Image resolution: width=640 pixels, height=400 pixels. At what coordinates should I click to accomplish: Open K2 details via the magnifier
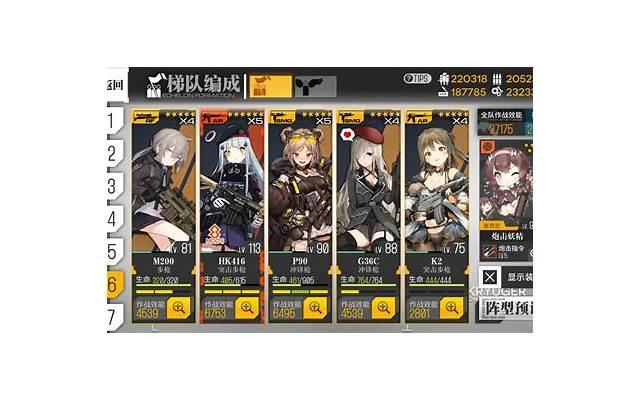click(x=450, y=308)
